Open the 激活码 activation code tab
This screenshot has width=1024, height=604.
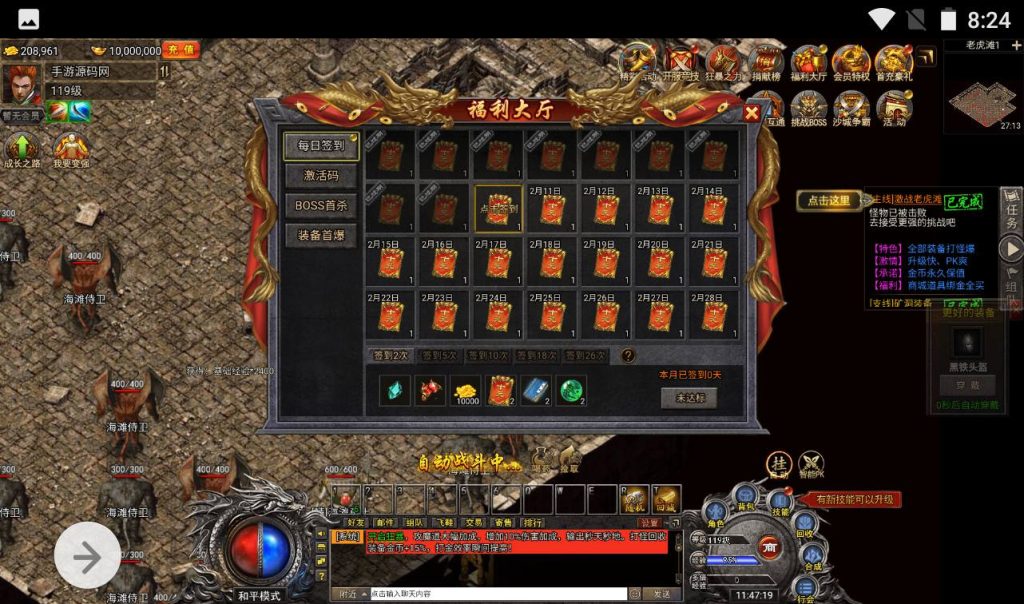320,176
